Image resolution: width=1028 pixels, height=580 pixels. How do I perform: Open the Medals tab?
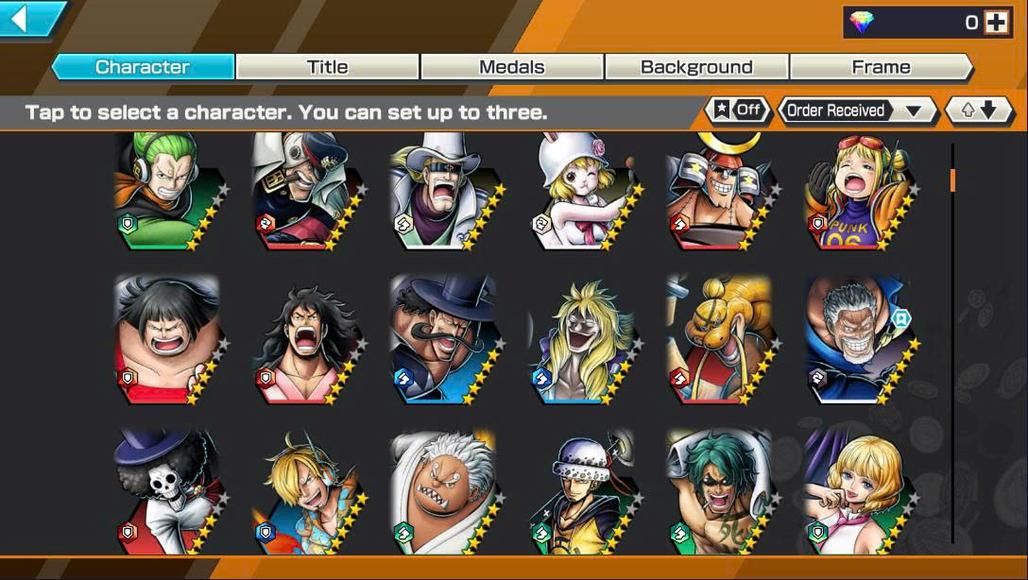pyautogui.click(x=511, y=67)
